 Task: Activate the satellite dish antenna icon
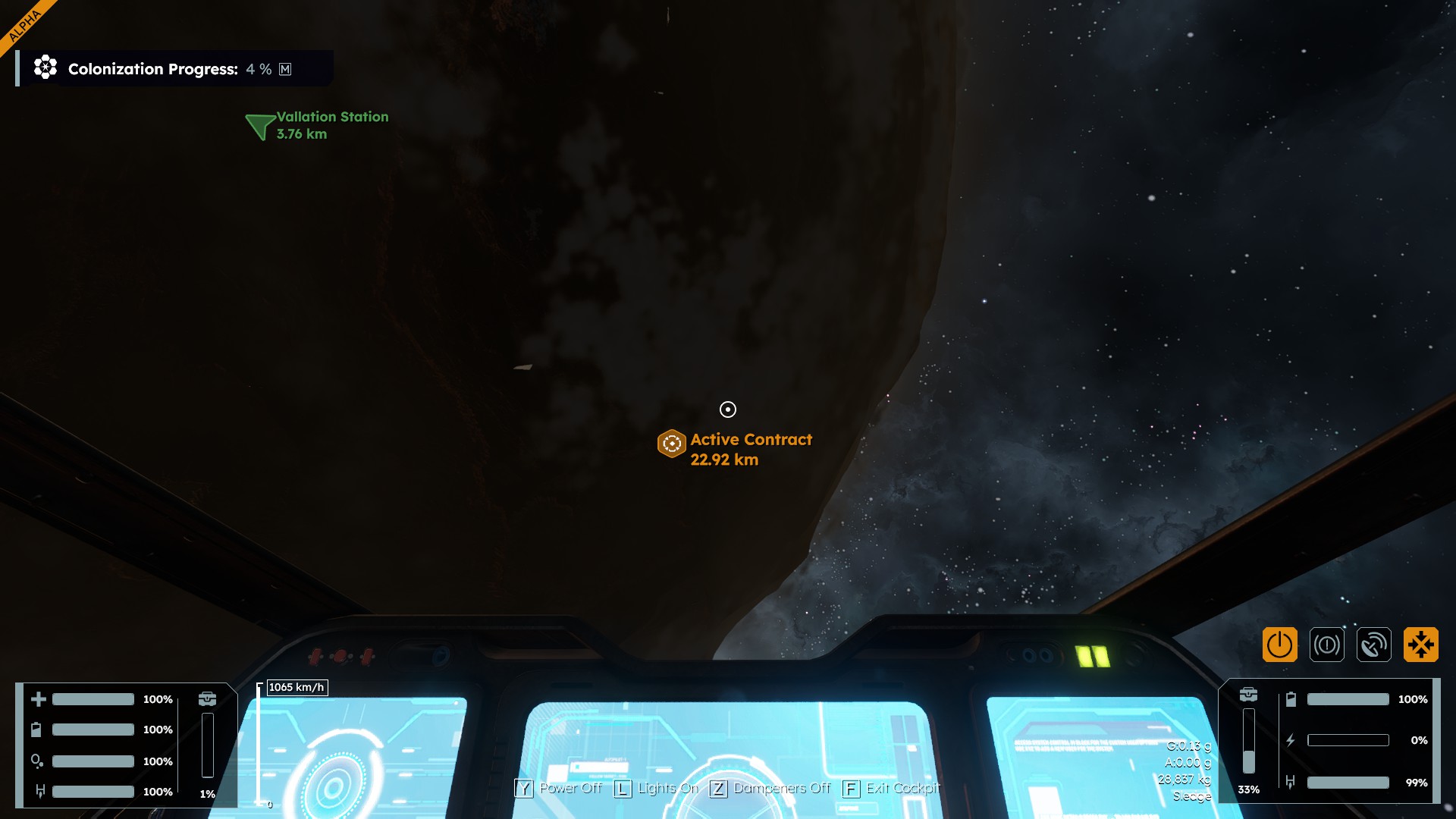point(1373,645)
